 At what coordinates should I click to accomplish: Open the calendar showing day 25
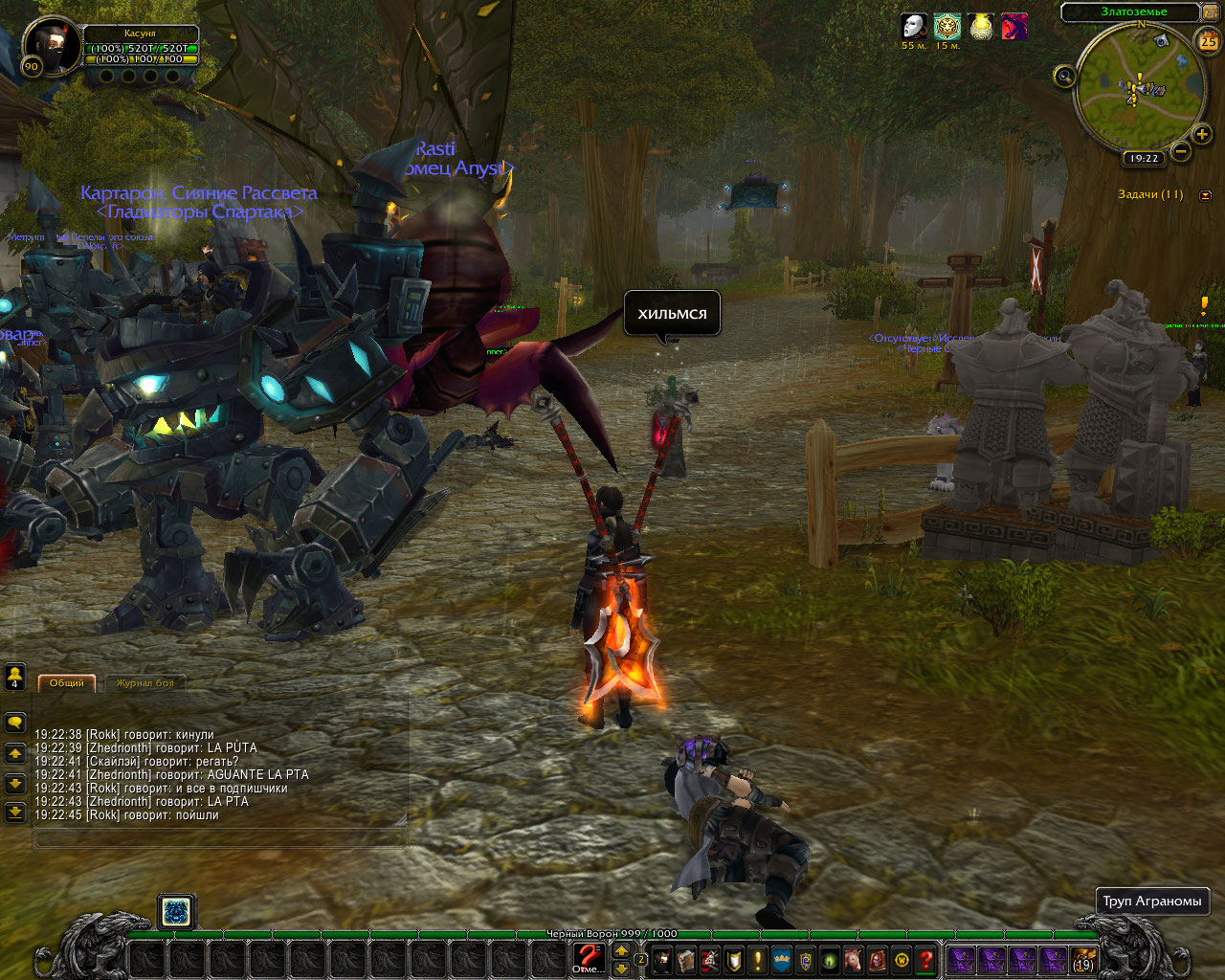point(1208,41)
